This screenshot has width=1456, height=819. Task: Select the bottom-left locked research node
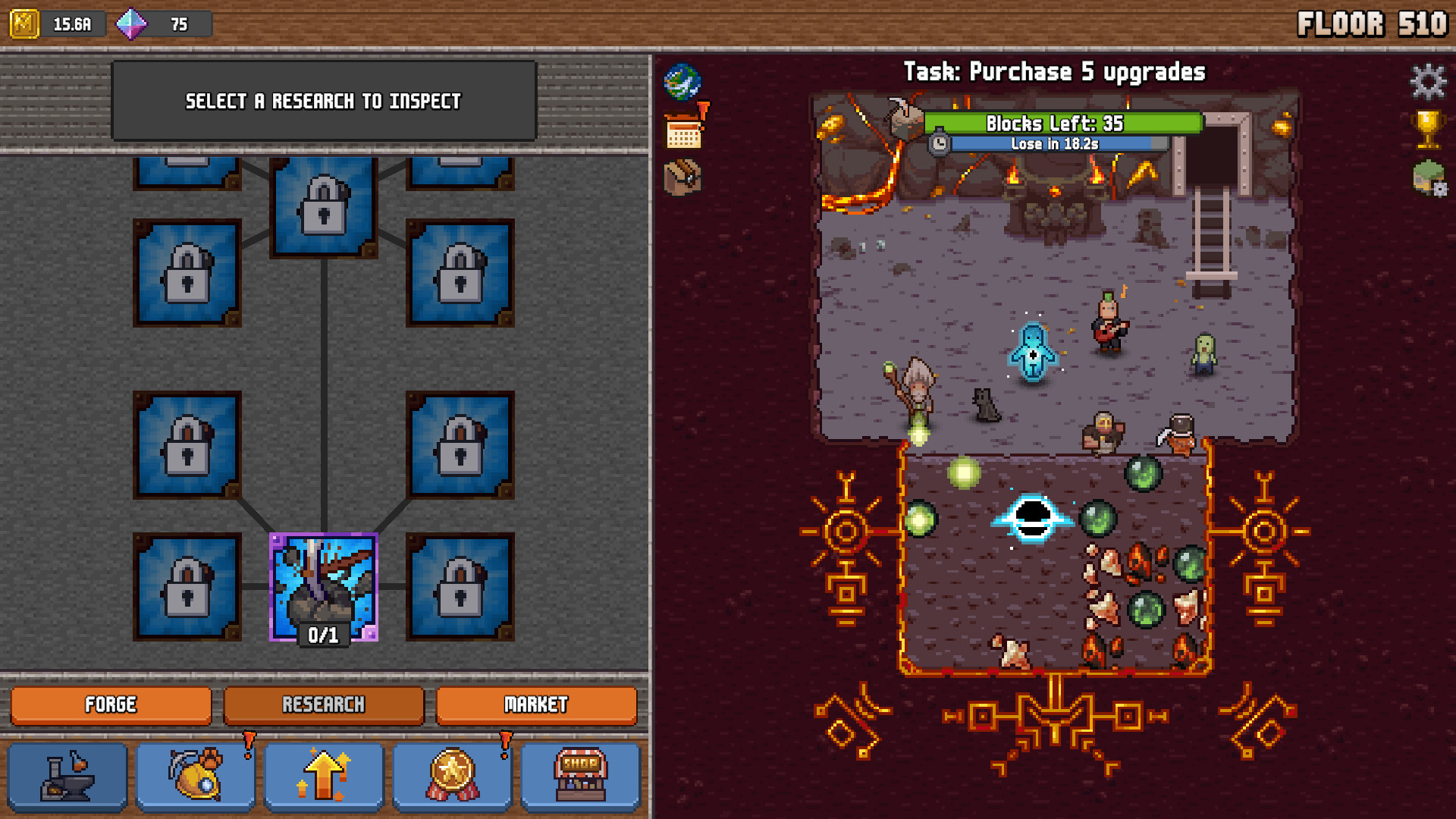[186, 588]
